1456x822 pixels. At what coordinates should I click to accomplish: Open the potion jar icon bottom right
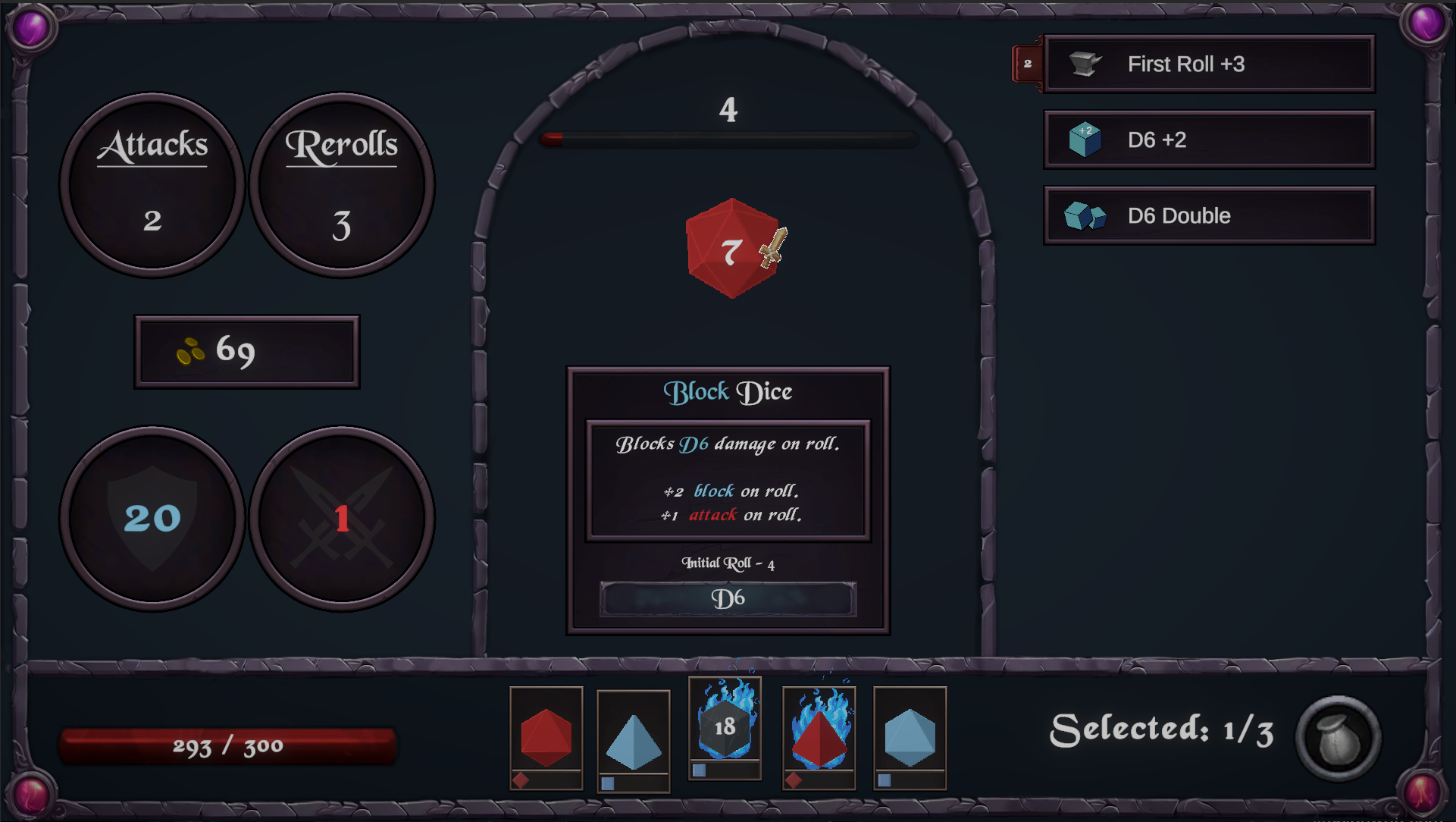point(1338,733)
